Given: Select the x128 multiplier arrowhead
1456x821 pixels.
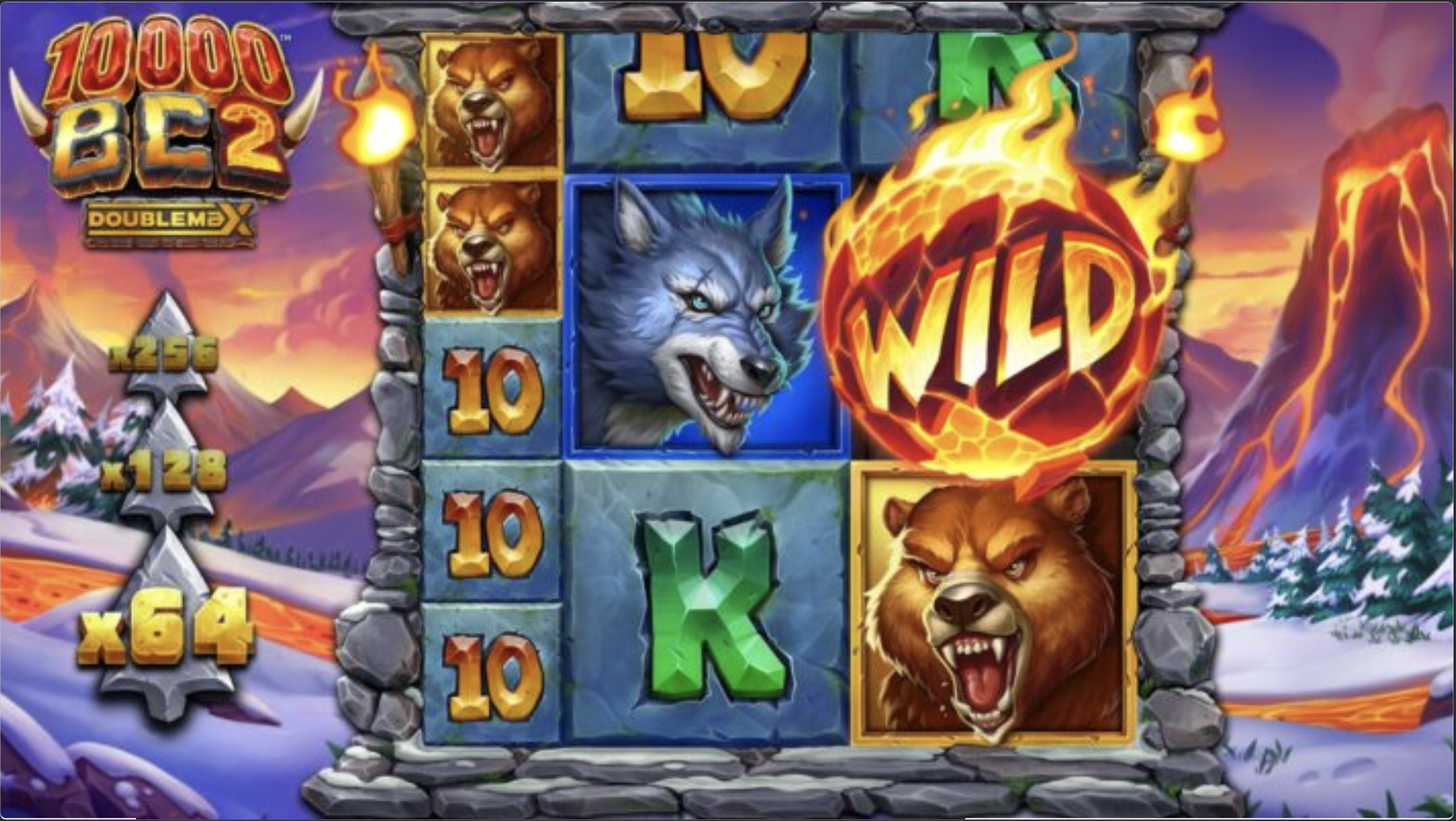Looking at the screenshot, I should pos(166,478).
